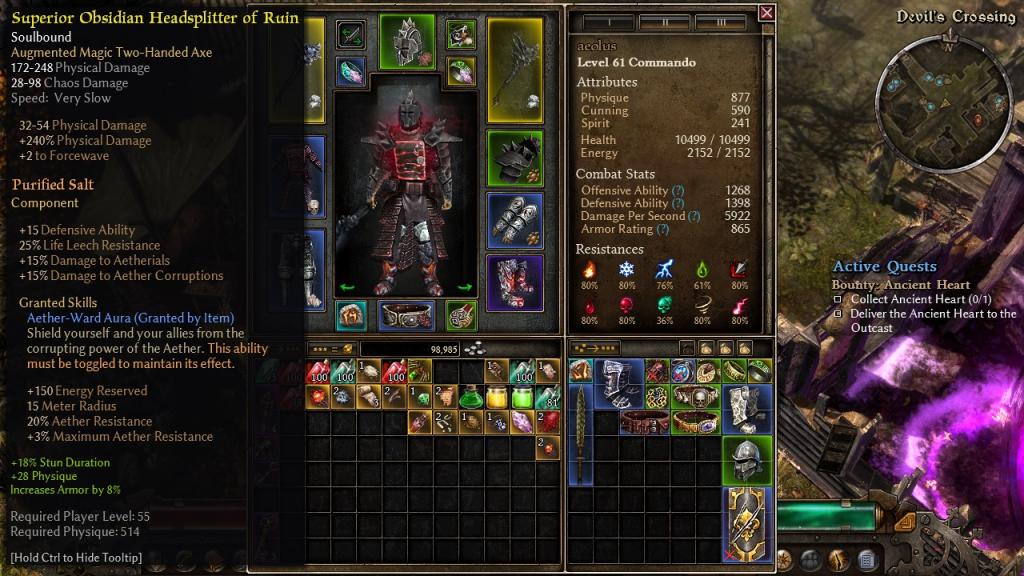Select the equipped two-handed axe slot
1024x576 pixels.
pos(515,69)
